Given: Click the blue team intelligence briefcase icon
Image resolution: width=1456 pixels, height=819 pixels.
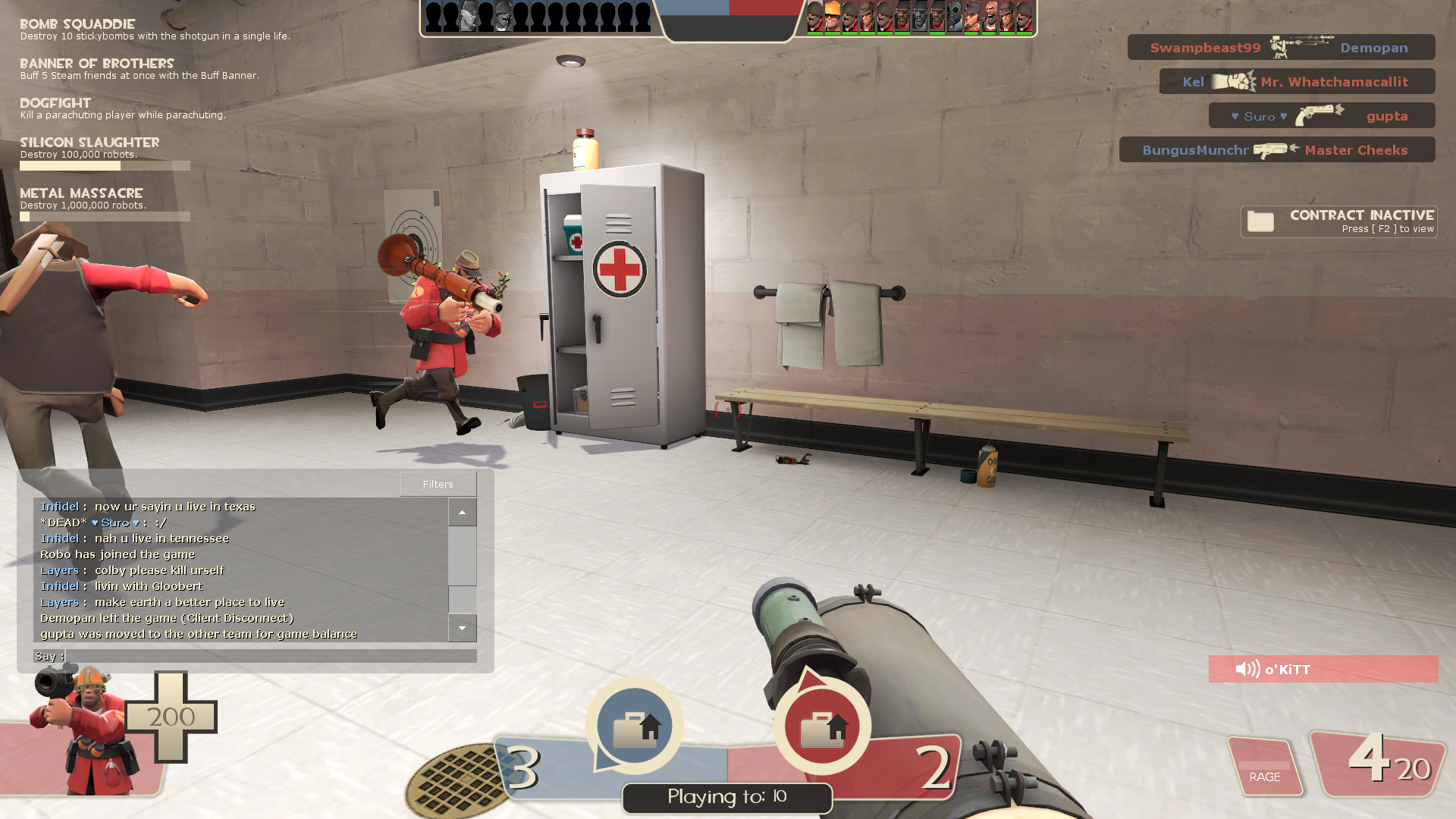Looking at the screenshot, I should tap(635, 726).
